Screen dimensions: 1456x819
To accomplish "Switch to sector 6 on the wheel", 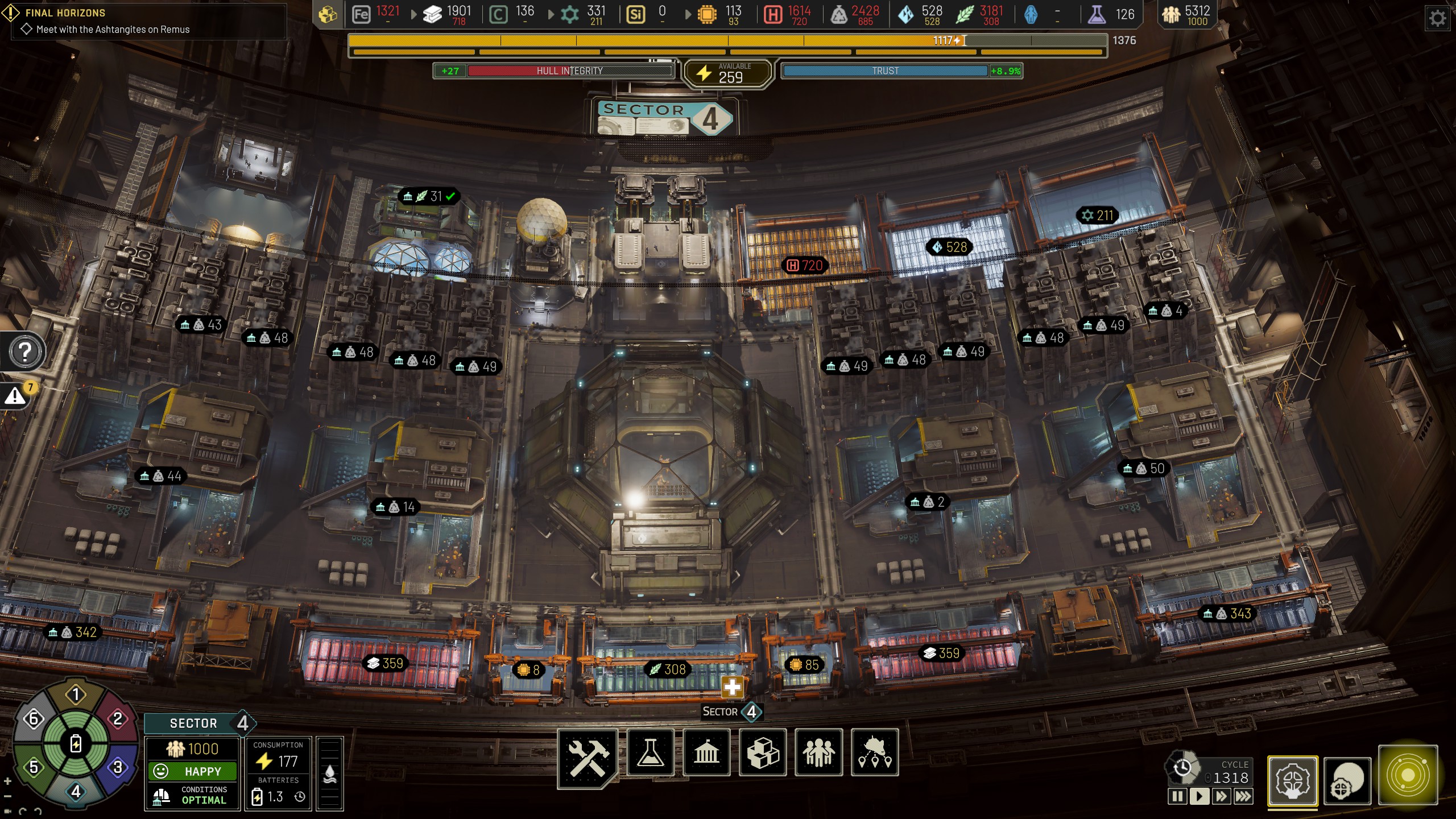I will tap(34, 719).
